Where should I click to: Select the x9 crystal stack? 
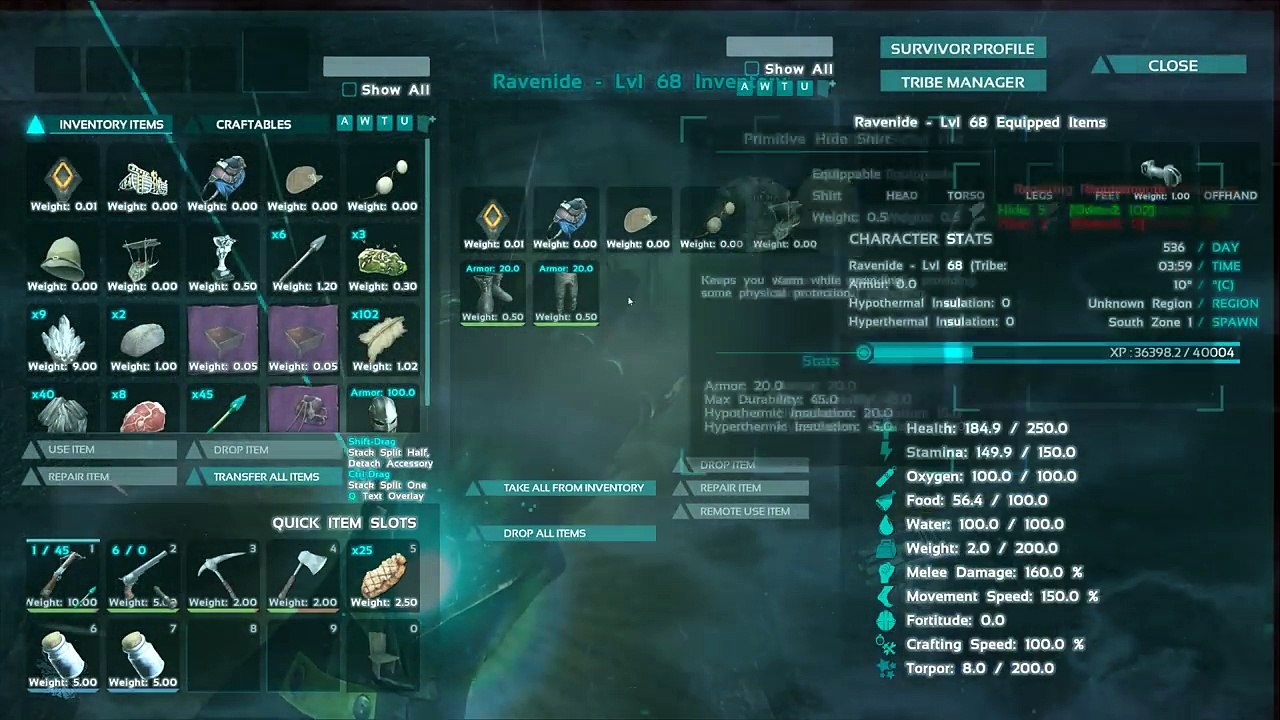coord(62,339)
